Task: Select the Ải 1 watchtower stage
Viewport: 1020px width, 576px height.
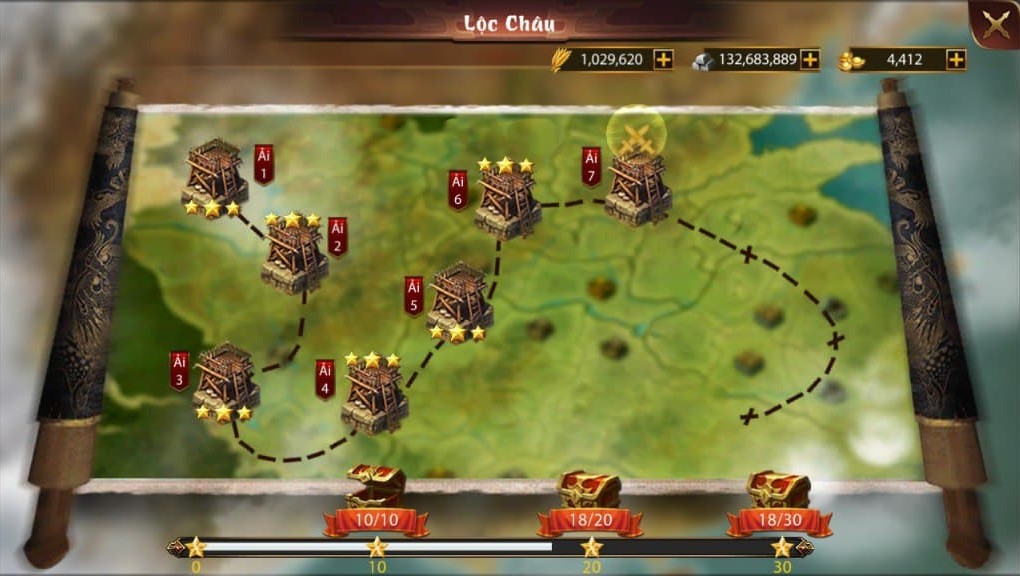Action: (215, 175)
